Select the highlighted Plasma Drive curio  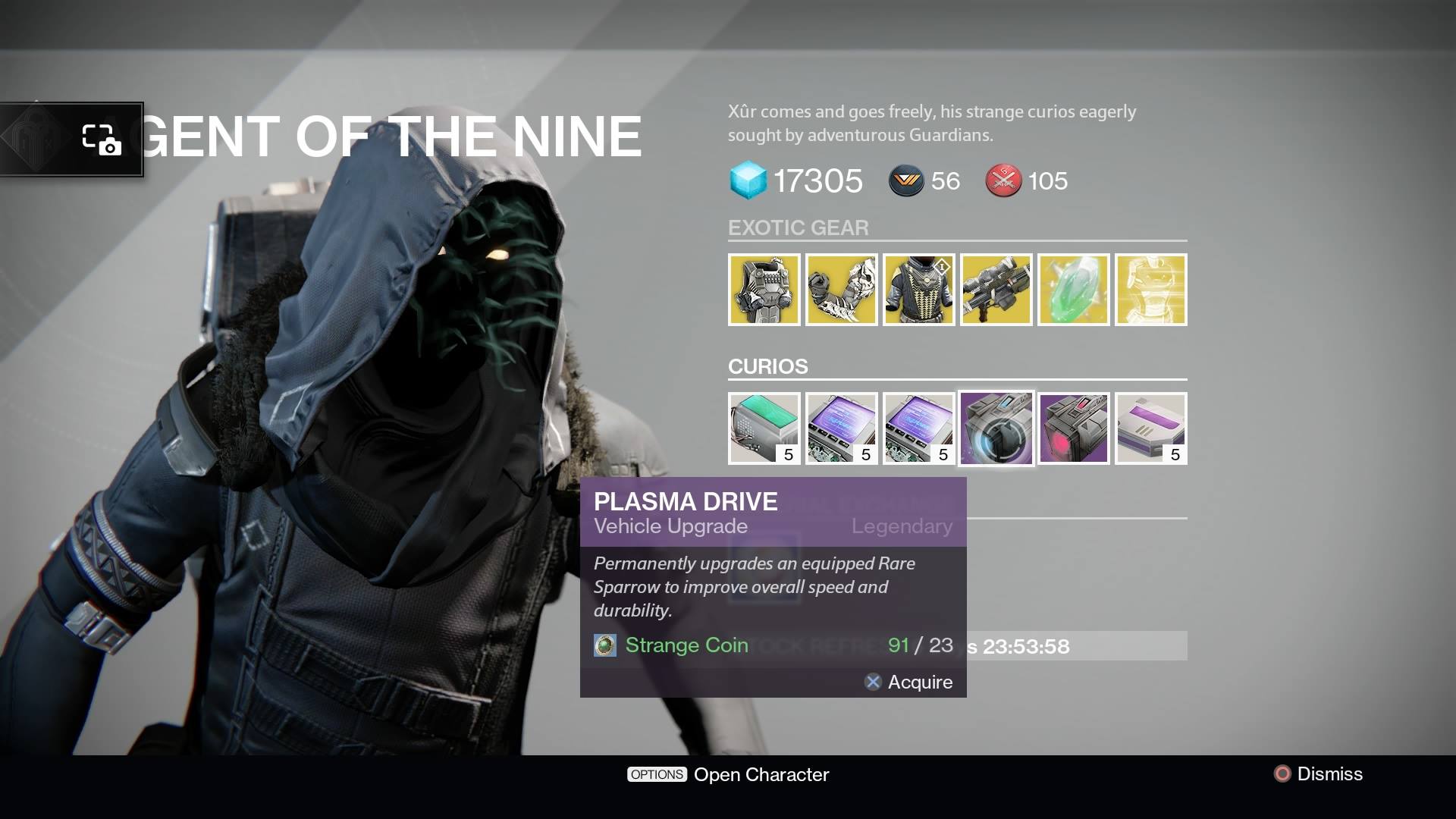click(996, 428)
